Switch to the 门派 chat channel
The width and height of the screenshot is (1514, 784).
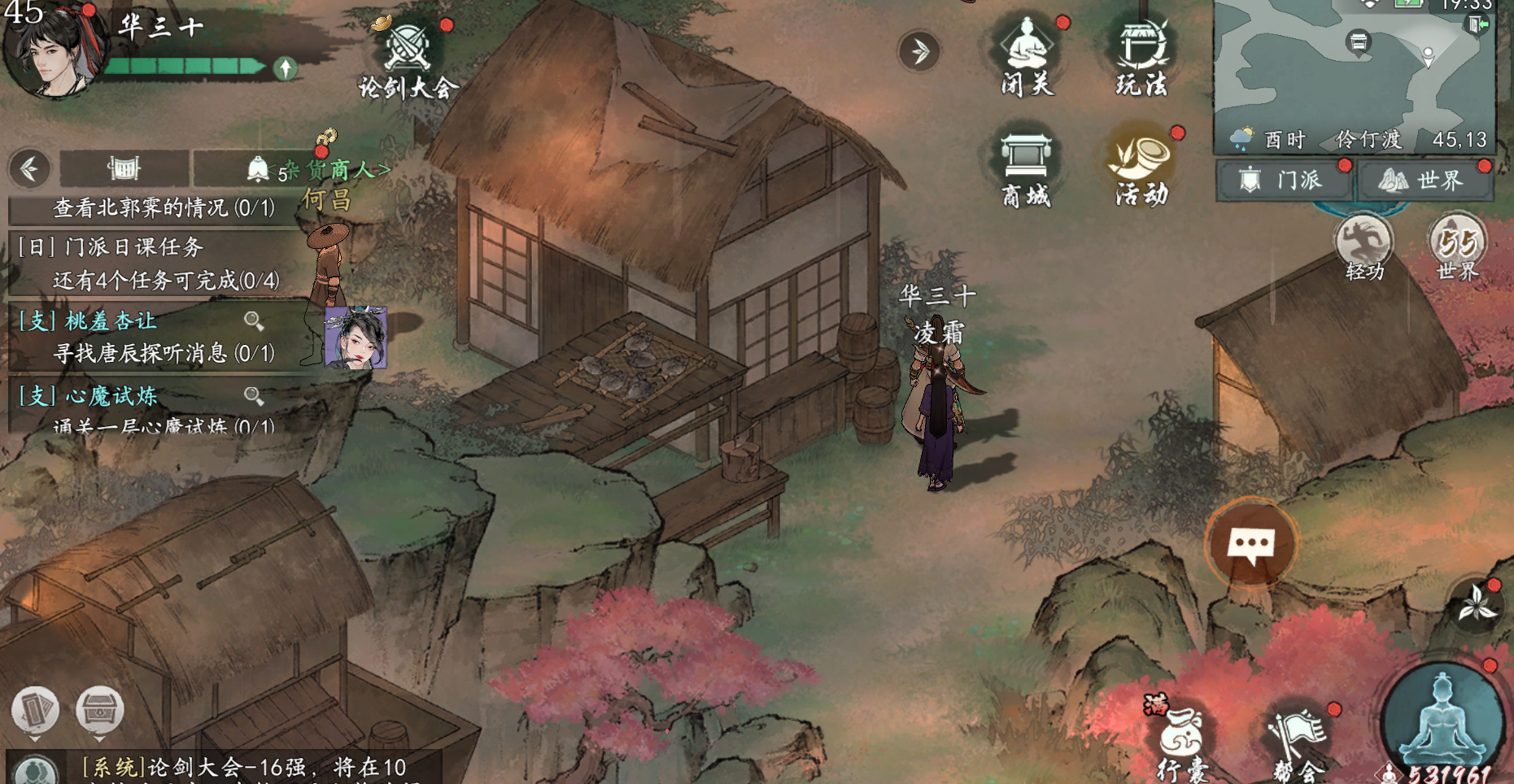(x=1285, y=180)
